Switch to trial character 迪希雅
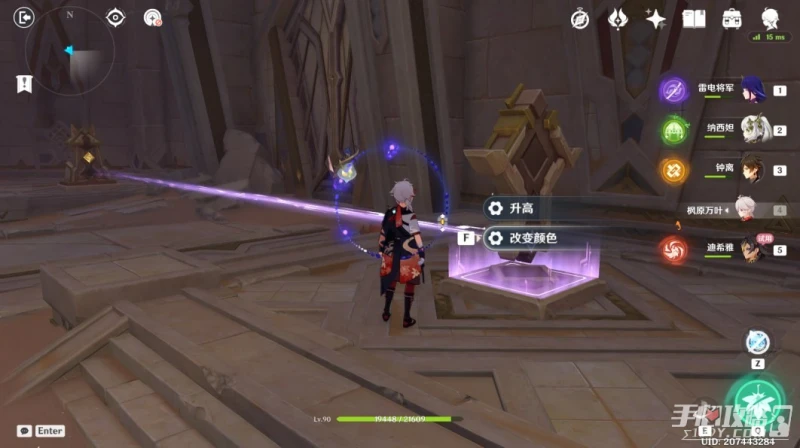This screenshot has width=800, height=448. [751, 250]
